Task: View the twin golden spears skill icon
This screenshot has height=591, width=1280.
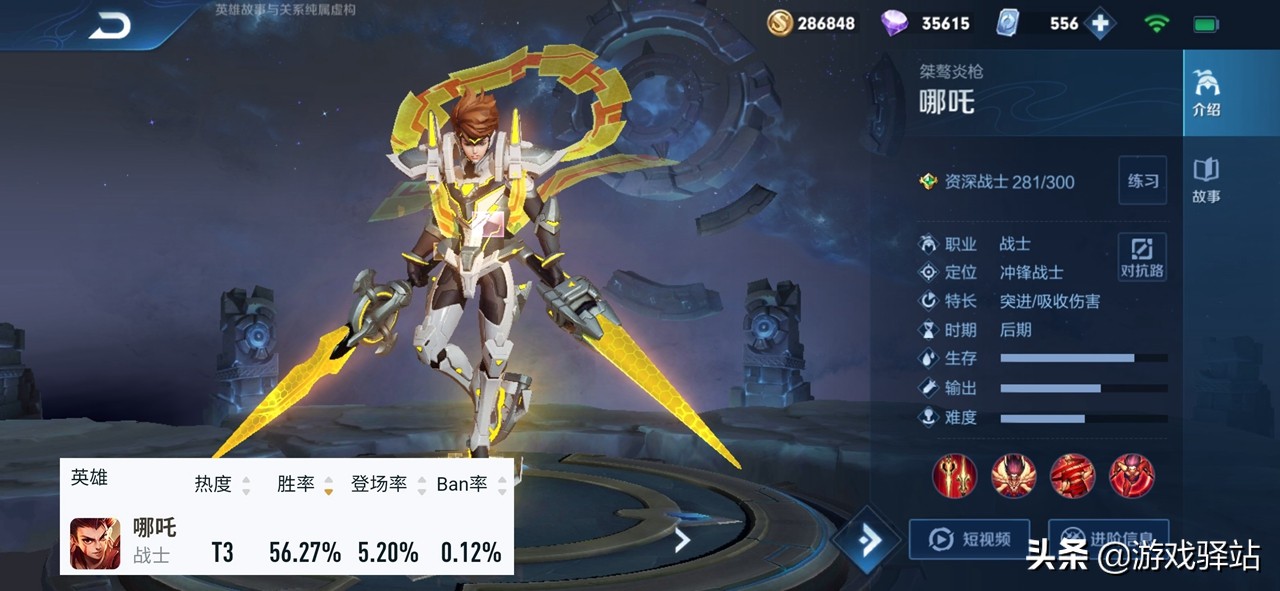Action: (954, 476)
